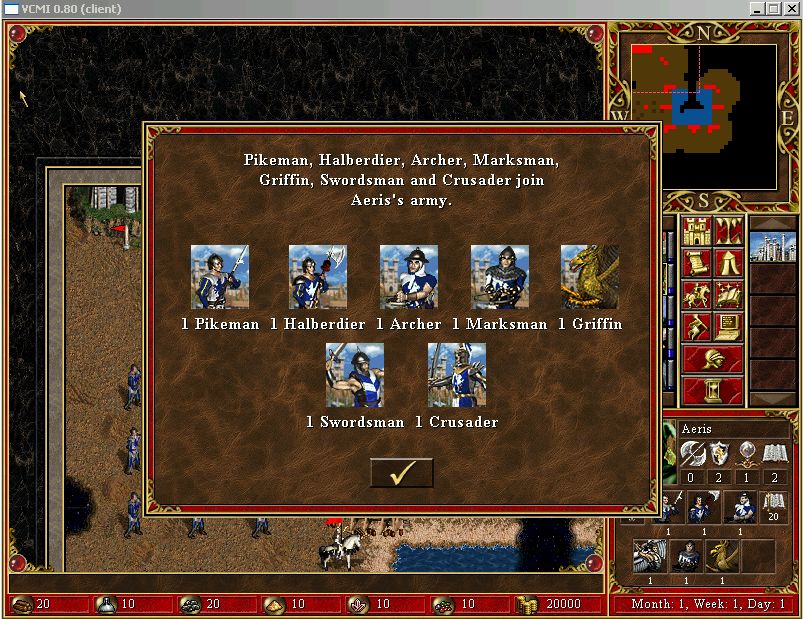Move the hero with the horseman button

click(697, 295)
